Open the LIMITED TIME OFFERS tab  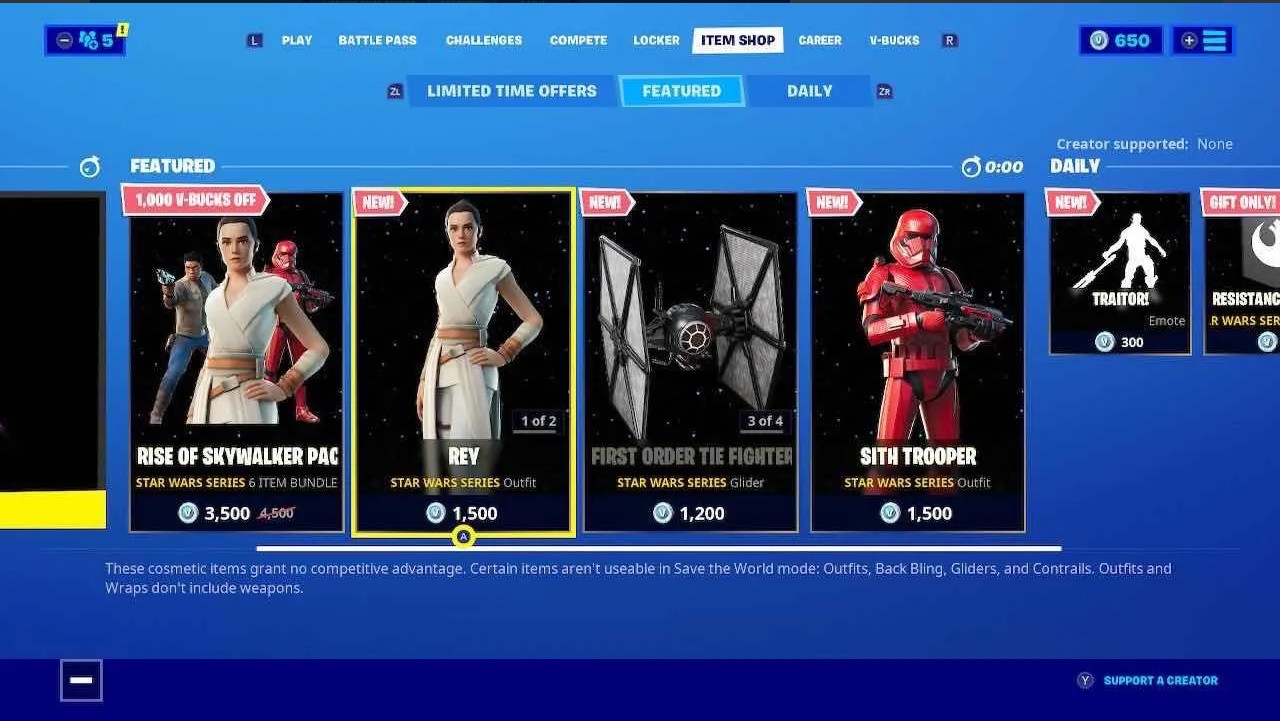tap(510, 90)
